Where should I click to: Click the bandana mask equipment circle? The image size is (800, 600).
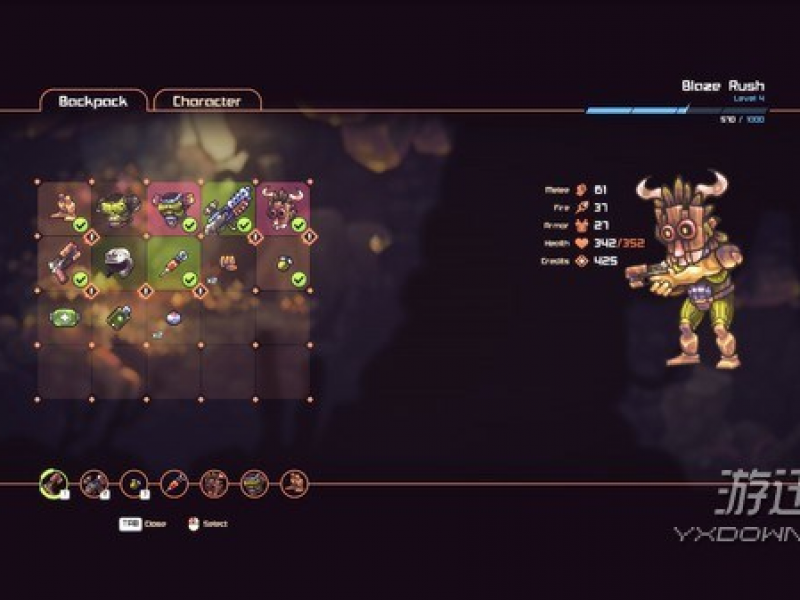[x=254, y=484]
